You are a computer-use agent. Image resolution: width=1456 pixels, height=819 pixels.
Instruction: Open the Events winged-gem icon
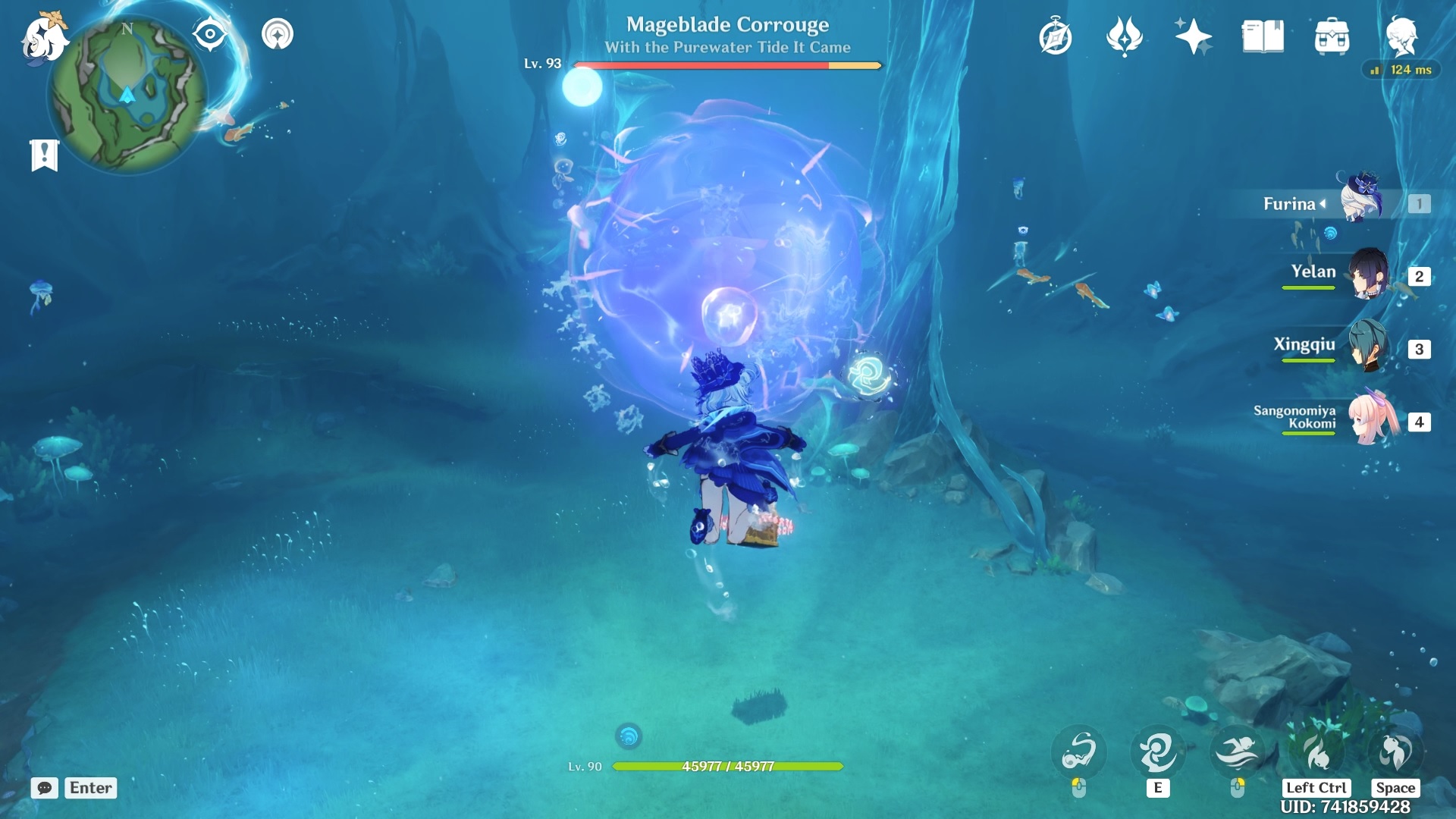click(x=1125, y=35)
